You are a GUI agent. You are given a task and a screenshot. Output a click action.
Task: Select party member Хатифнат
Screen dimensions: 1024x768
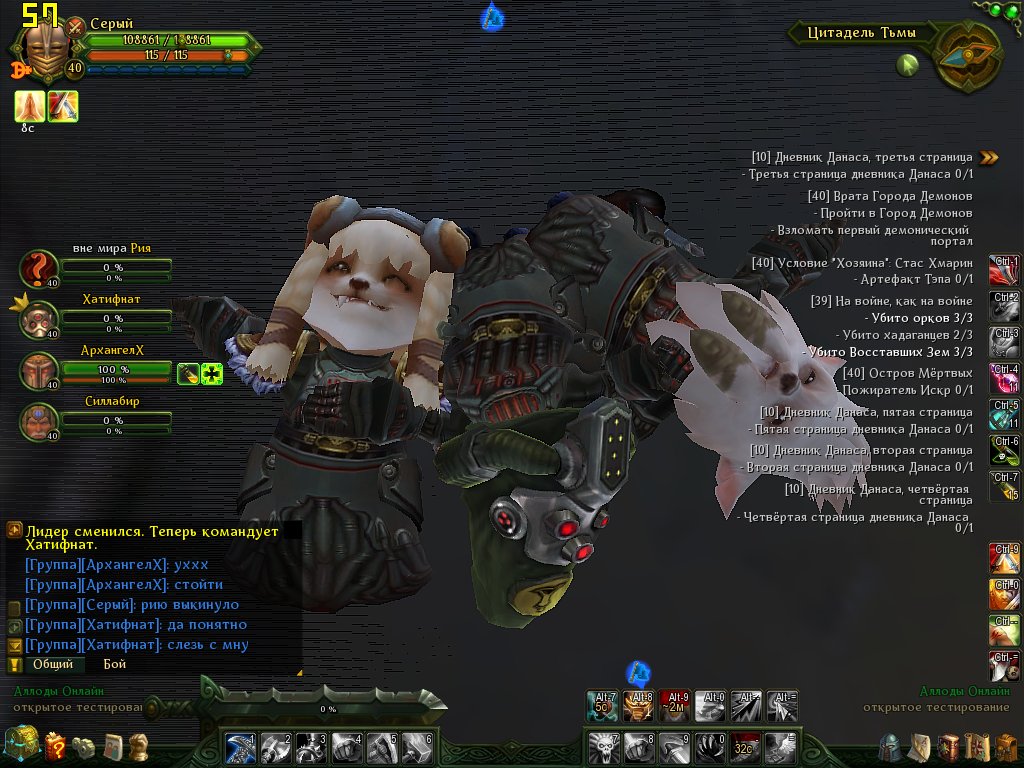pos(39,318)
